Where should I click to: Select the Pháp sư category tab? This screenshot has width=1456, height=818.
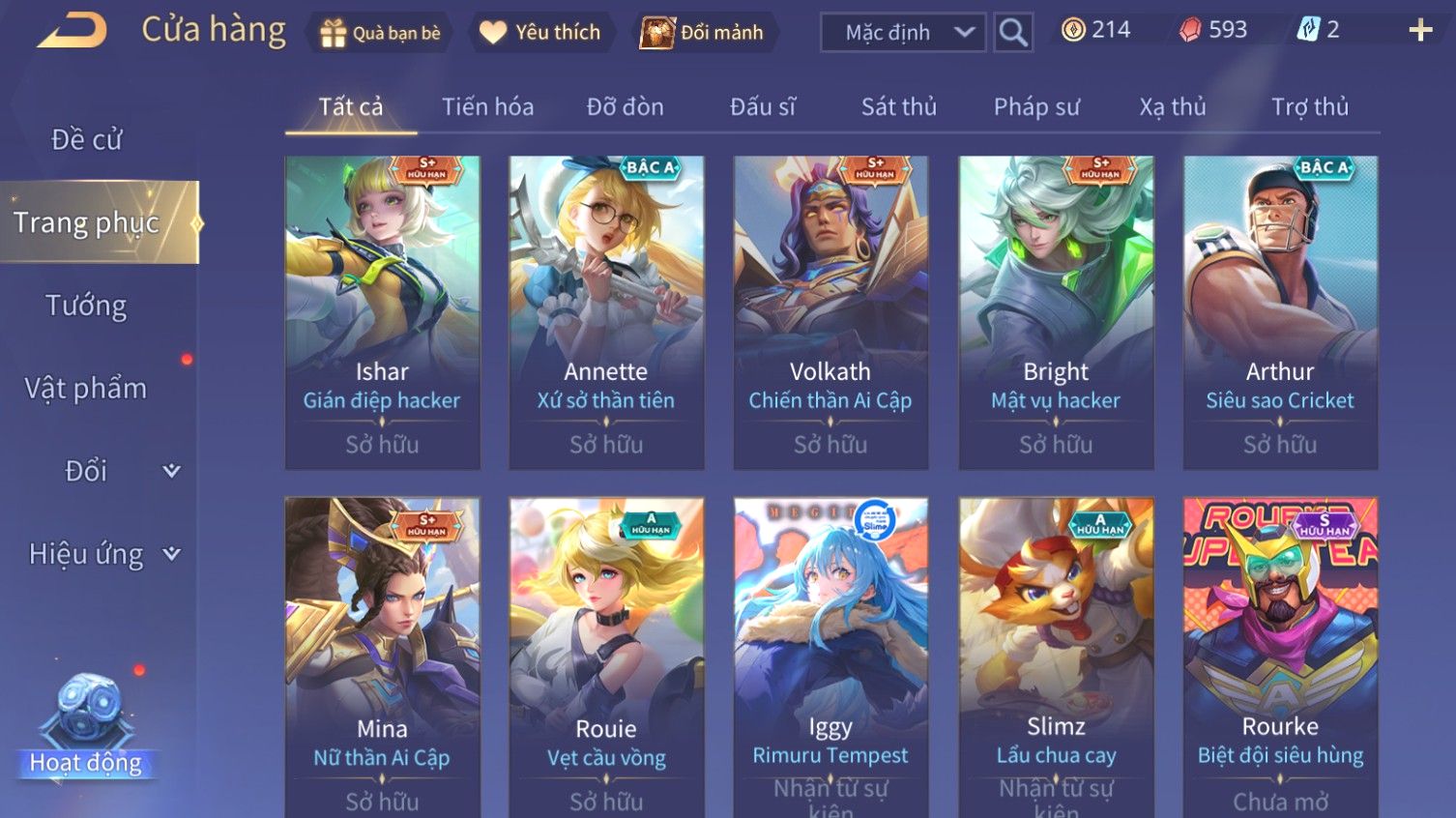[x=1036, y=107]
